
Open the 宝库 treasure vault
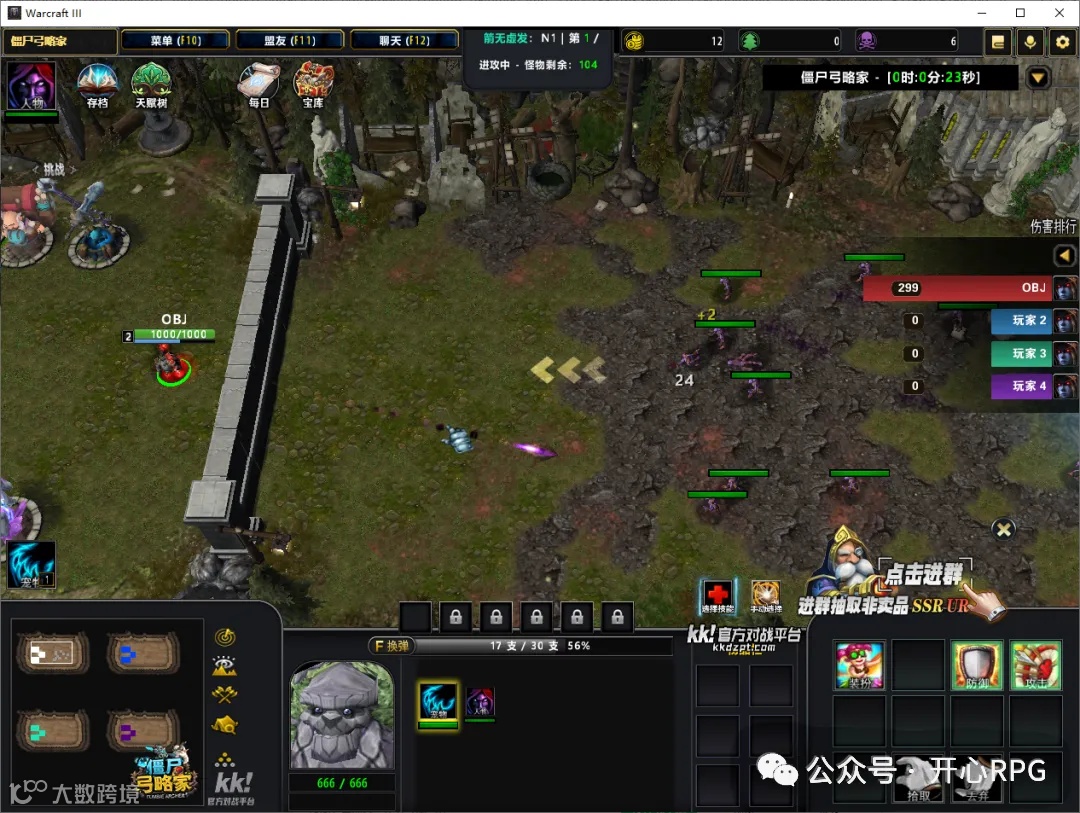pos(313,85)
